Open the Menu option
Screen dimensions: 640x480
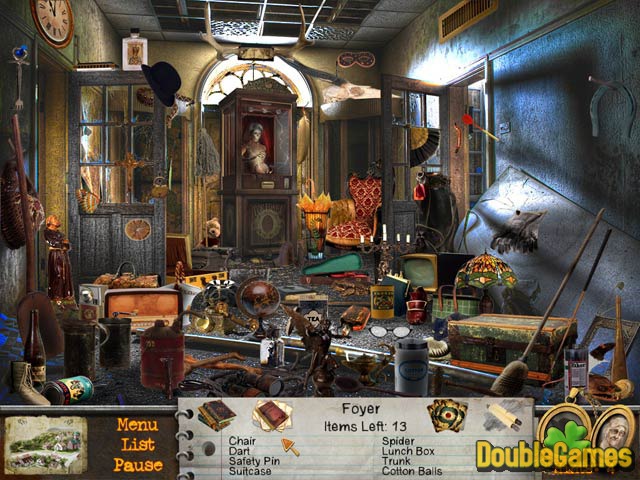pyautogui.click(x=137, y=424)
